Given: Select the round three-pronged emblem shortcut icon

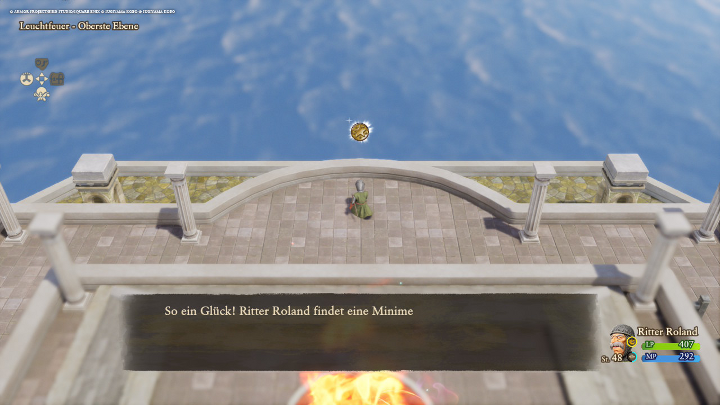Looking at the screenshot, I should click(26, 79).
